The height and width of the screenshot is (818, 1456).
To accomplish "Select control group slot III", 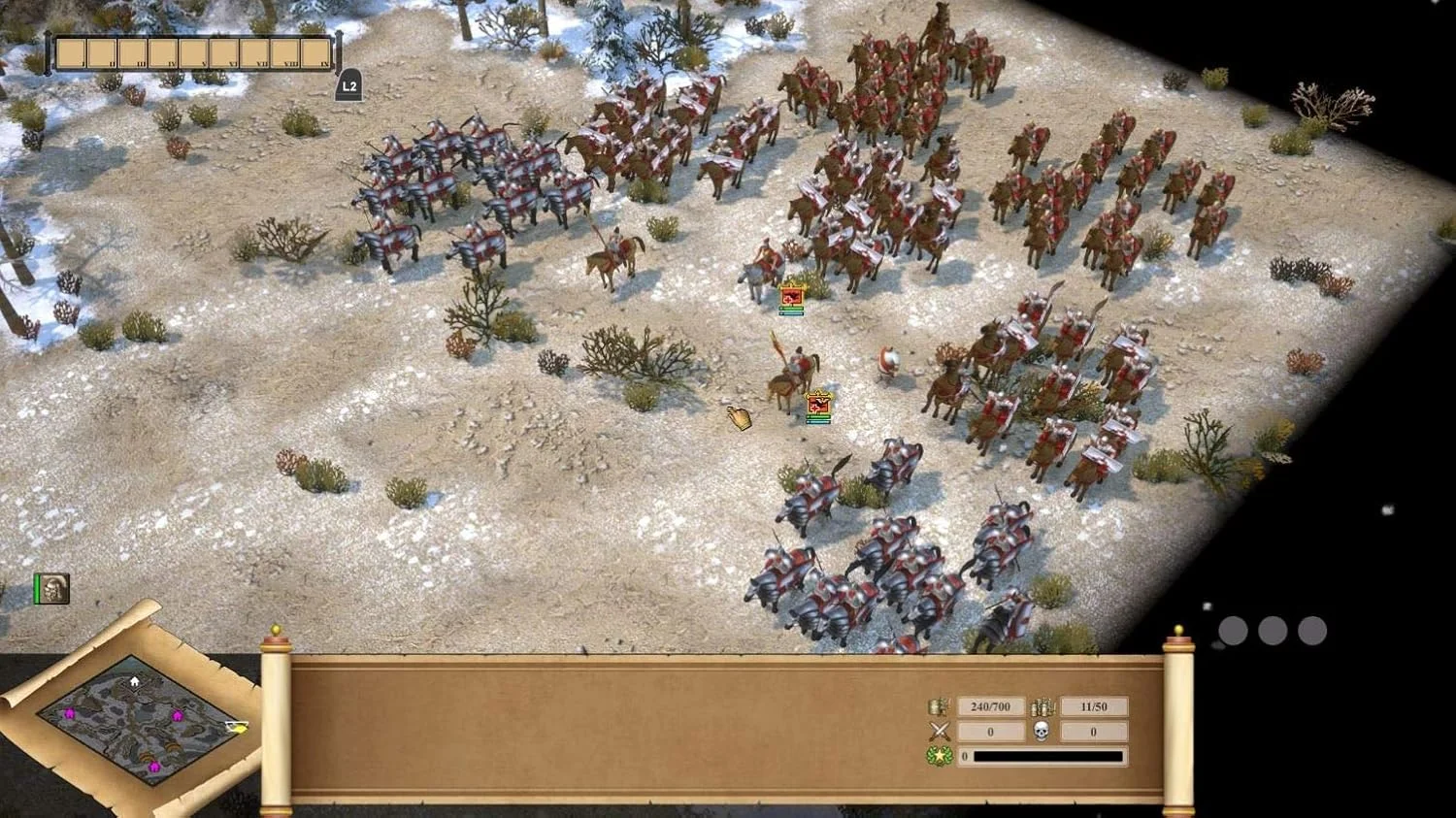I will coord(132,53).
